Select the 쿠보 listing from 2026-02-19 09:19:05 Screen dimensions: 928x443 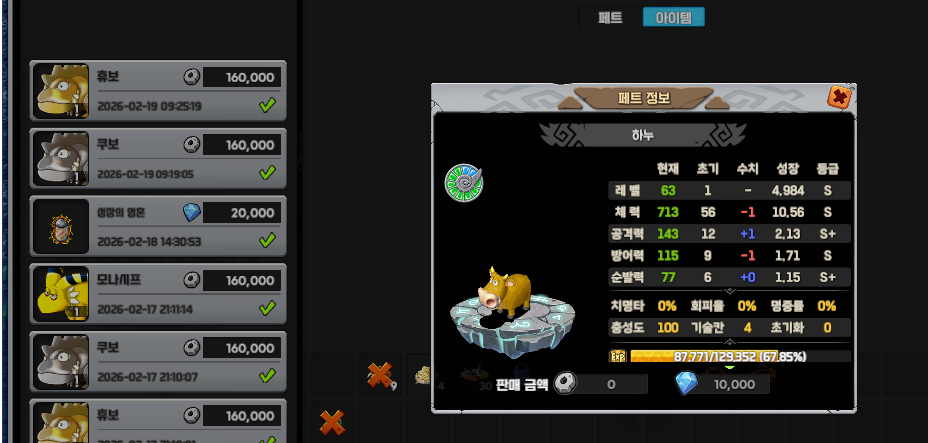tap(159, 158)
